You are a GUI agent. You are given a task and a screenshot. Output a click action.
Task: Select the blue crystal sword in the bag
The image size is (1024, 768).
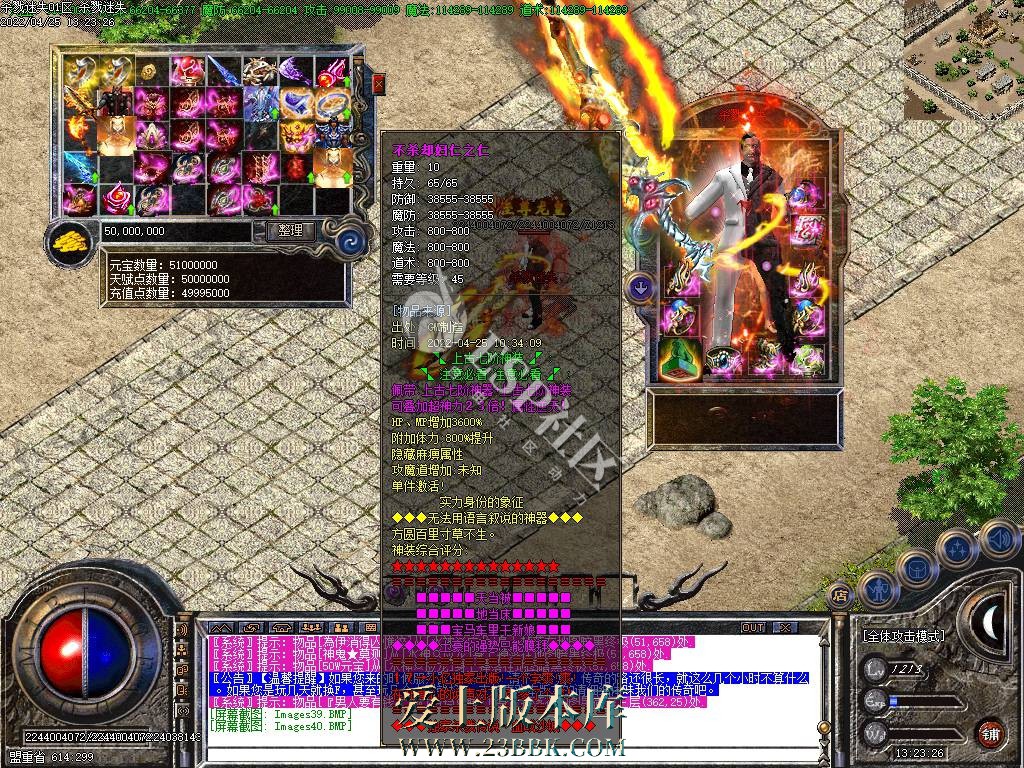(80, 166)
